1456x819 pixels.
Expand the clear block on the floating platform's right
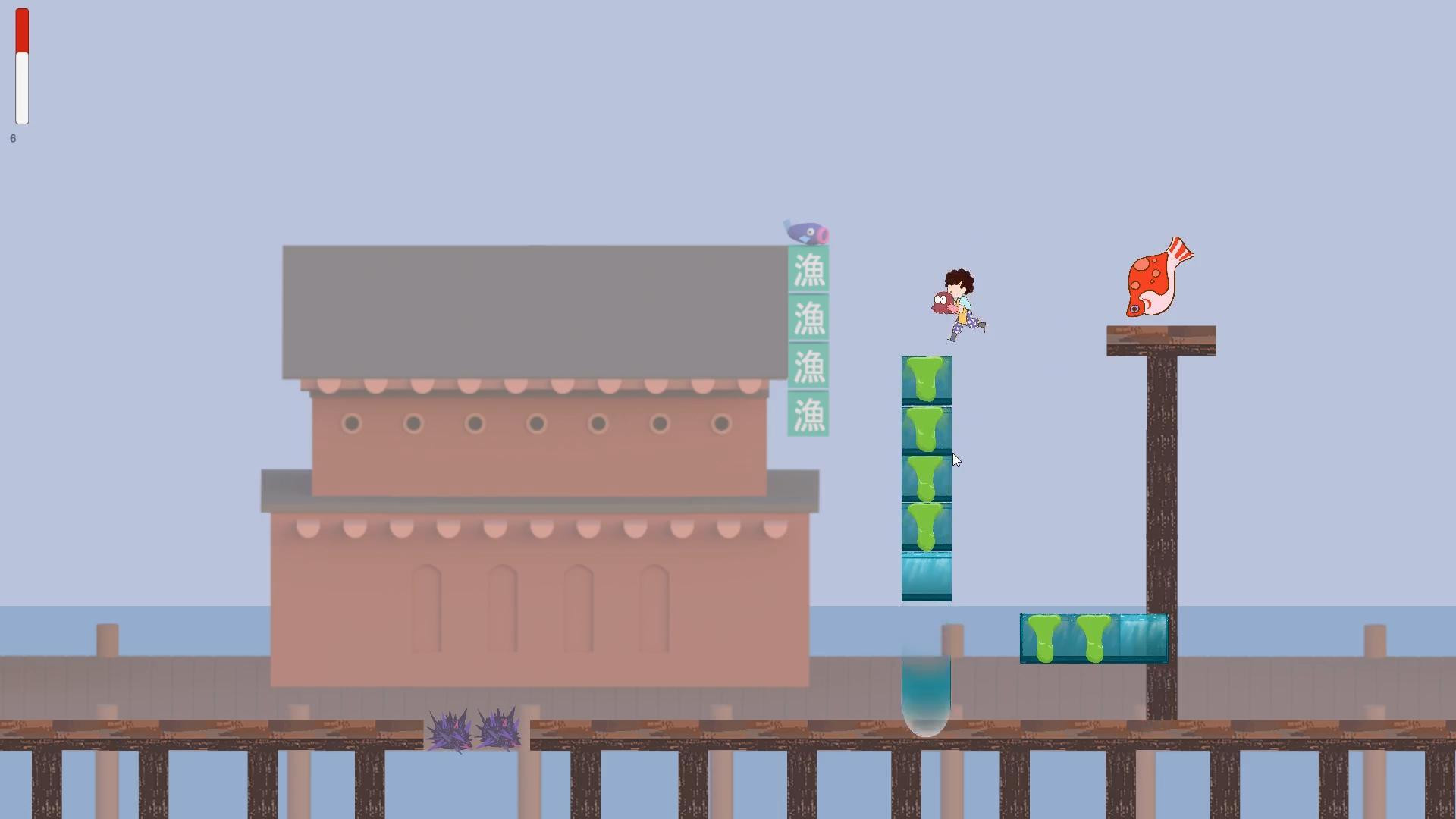1140,637
